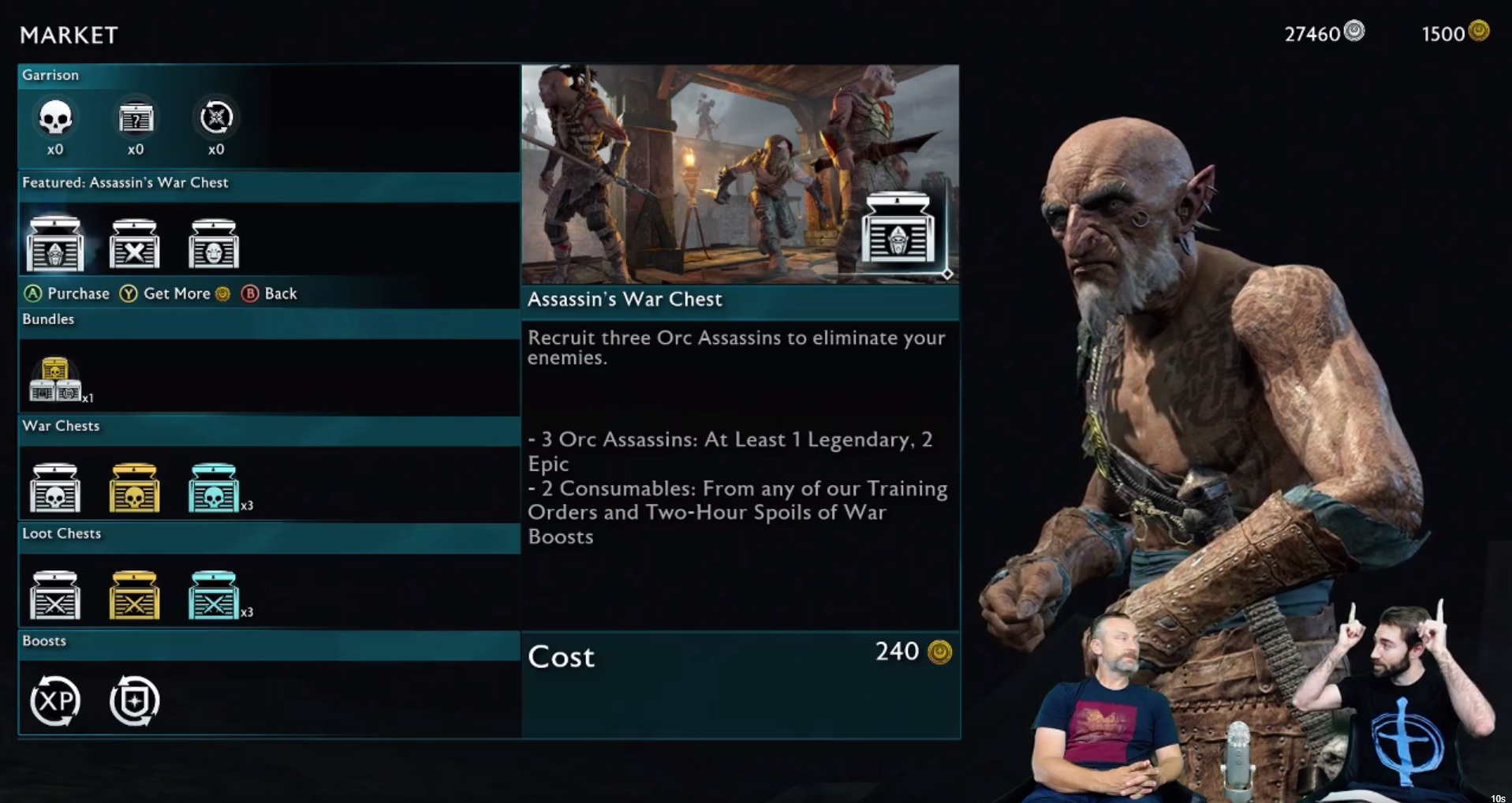This screenshot has width=1512, height=803.
Task: Choose the teal mithril War Chest
Action: pos(214,487)
